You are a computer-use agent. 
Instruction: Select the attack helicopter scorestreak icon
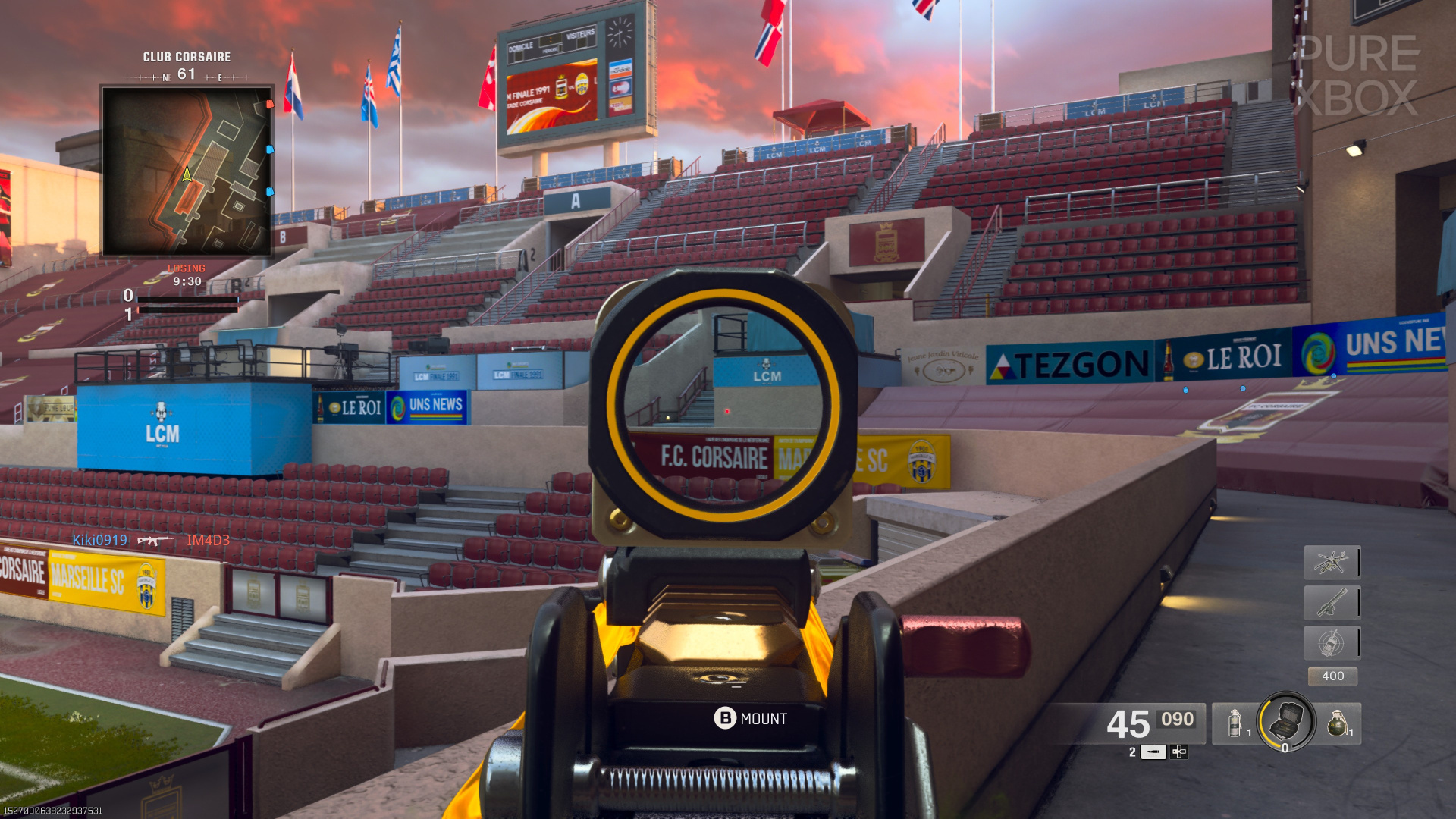point(1332,563)
